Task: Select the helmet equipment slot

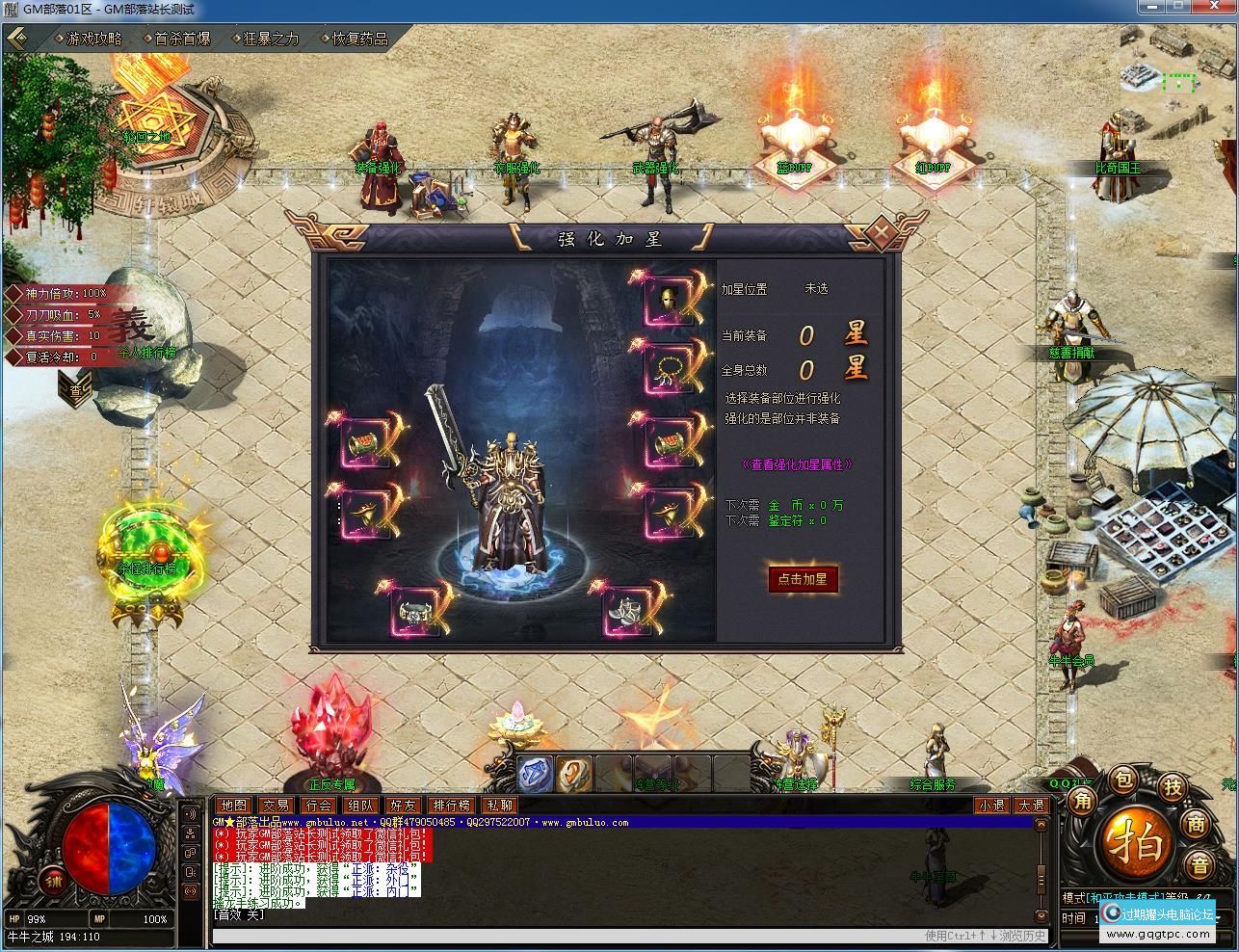Action: tap(668, 300)
